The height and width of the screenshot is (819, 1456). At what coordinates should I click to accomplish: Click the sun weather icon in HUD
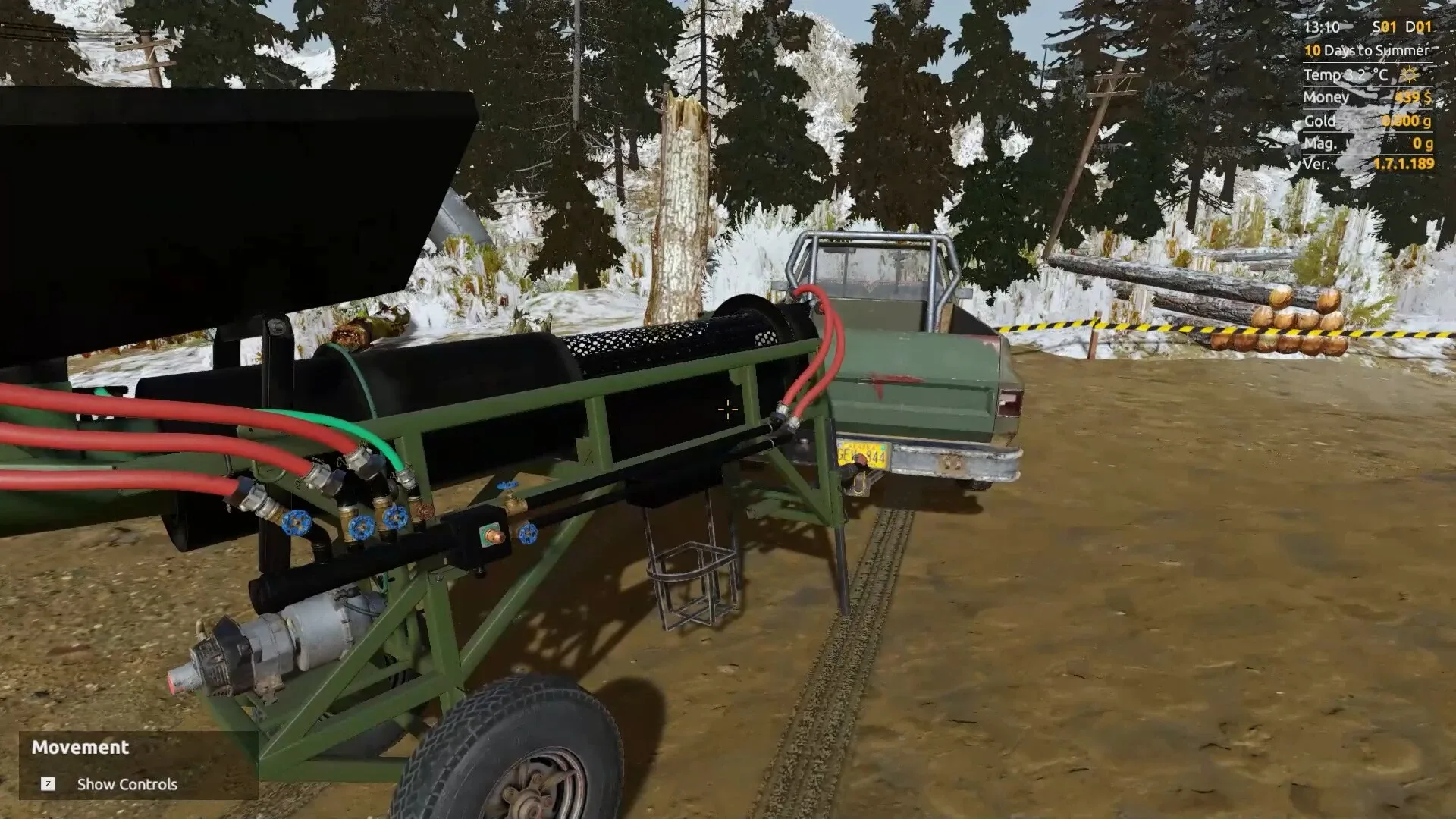click(x=1410, y=75)
